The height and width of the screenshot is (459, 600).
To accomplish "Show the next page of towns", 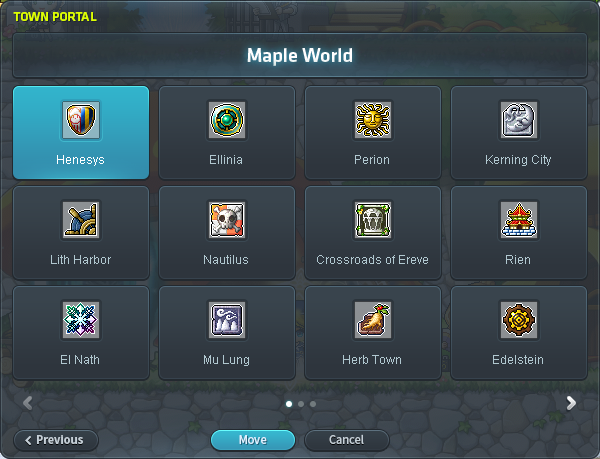I will [571, 403].
